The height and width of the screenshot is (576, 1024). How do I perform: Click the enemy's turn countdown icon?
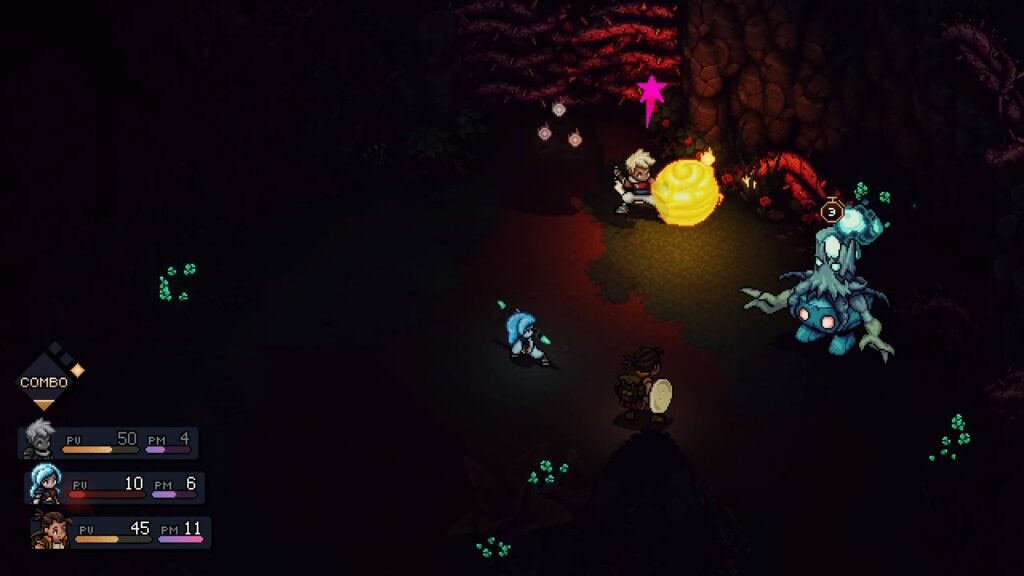pos(831,211)
